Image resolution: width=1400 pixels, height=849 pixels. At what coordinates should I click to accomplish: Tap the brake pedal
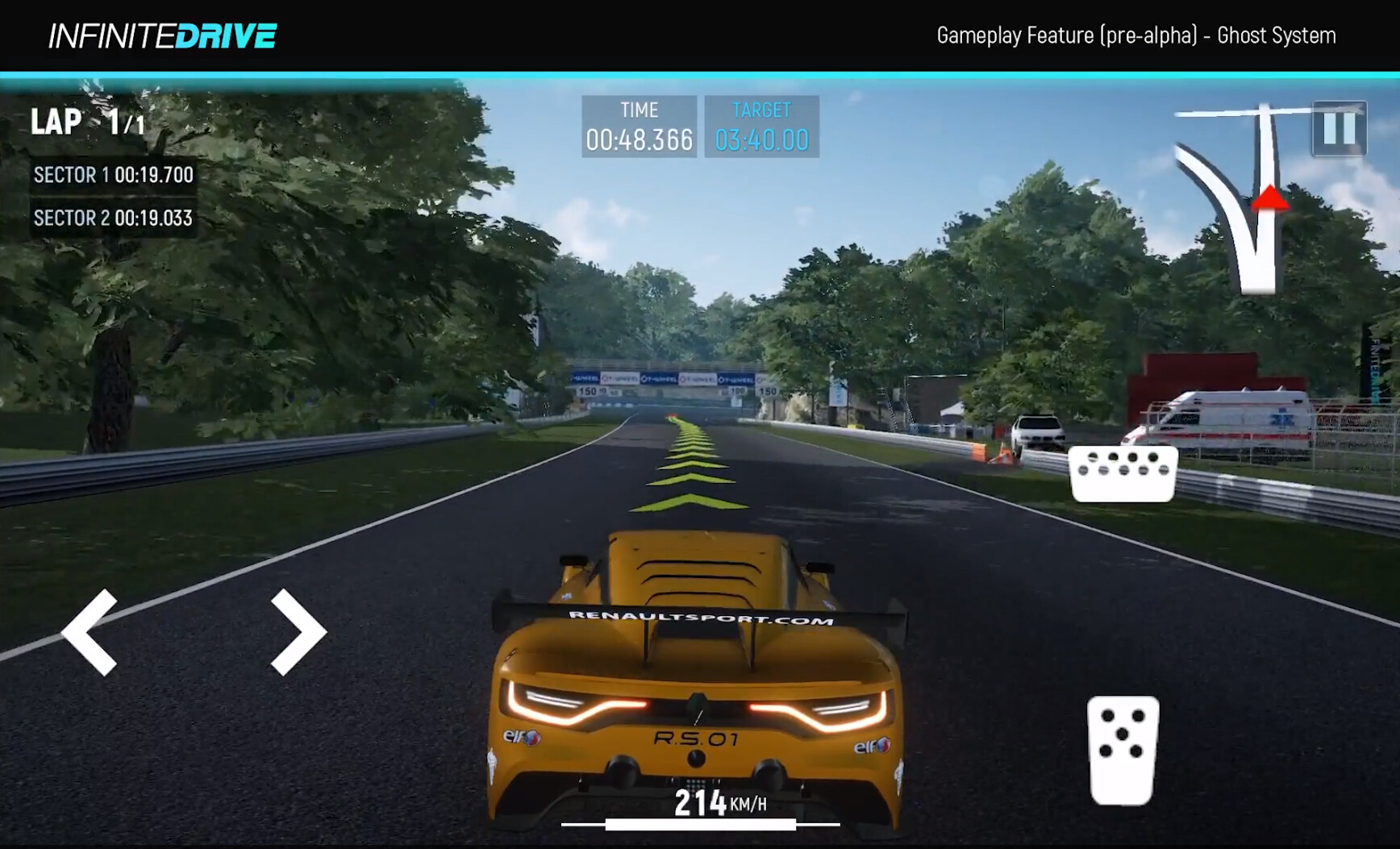[x=1123, y=474]
